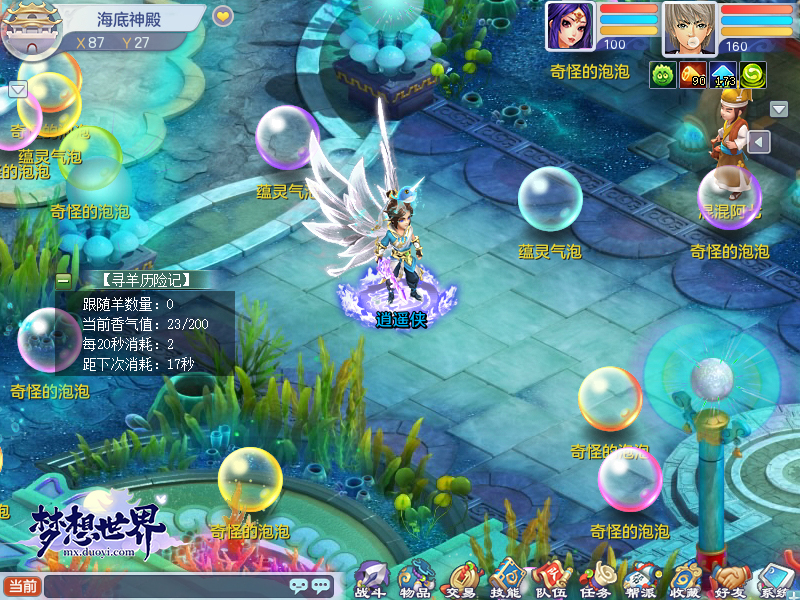This screenshot has height=600, width=800.
Task: Open the 技能 (Skills) book
Action: (x=504, y=578)
